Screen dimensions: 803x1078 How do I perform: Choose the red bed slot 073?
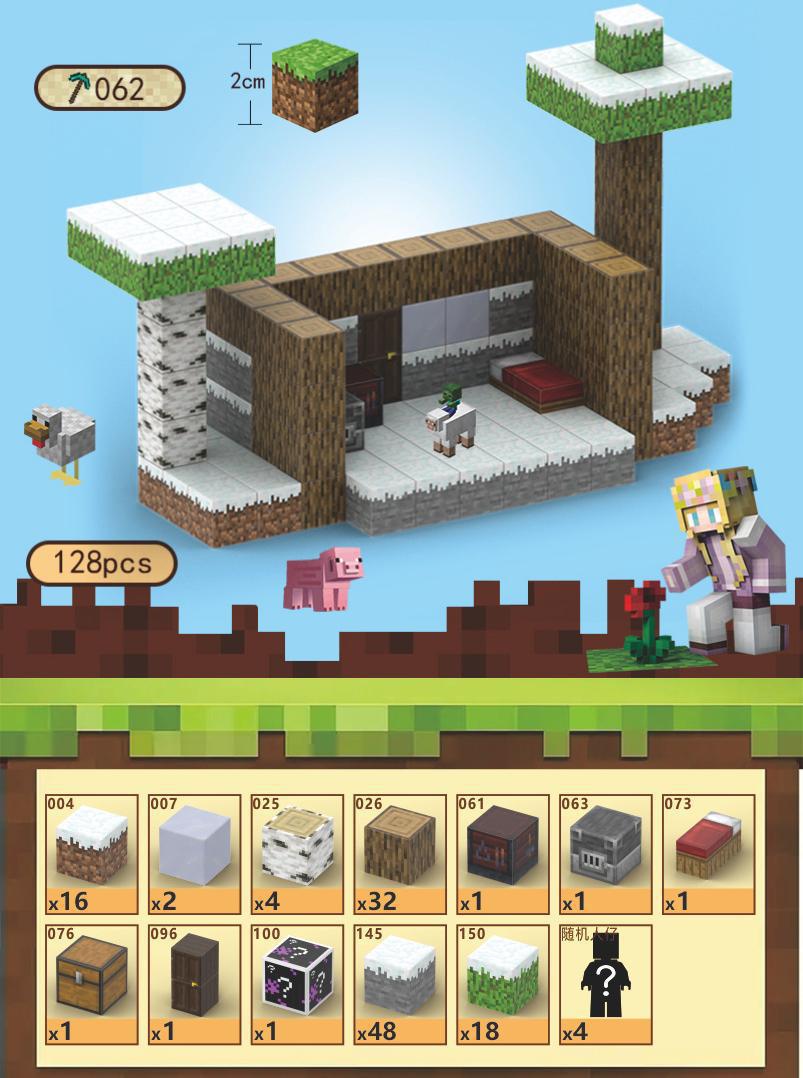[x=708, y=853]
